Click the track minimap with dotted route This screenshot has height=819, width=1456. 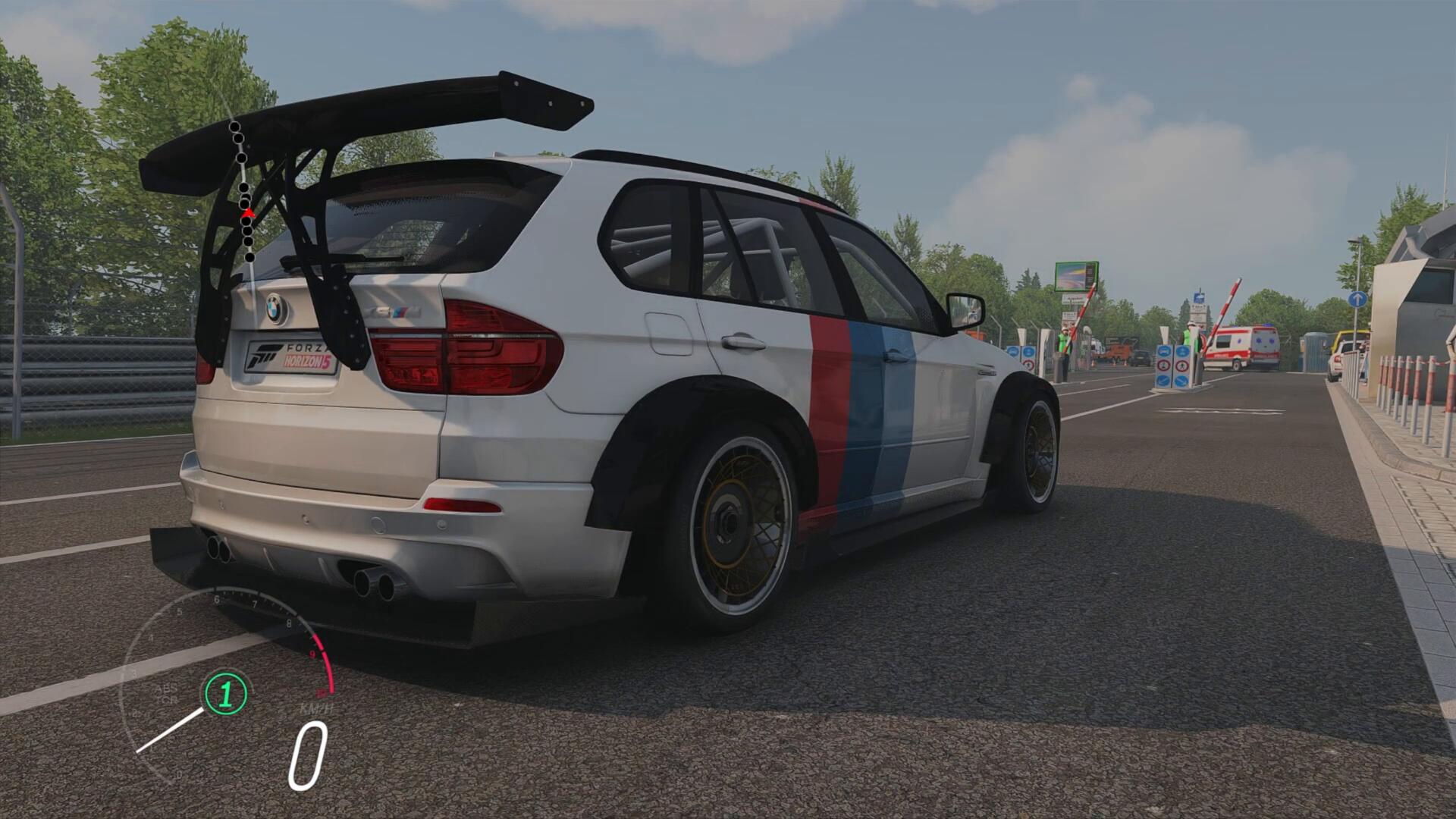click(242, 190)
